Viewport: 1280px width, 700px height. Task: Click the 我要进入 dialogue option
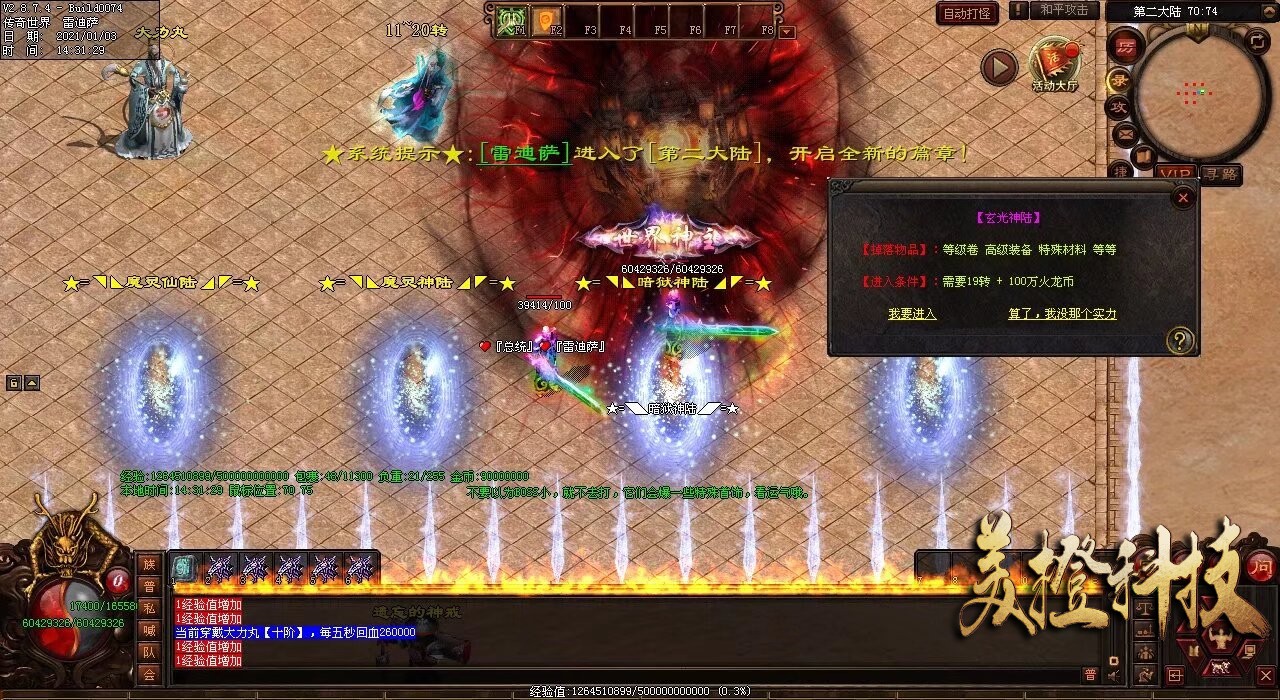[x=912, y=314]
